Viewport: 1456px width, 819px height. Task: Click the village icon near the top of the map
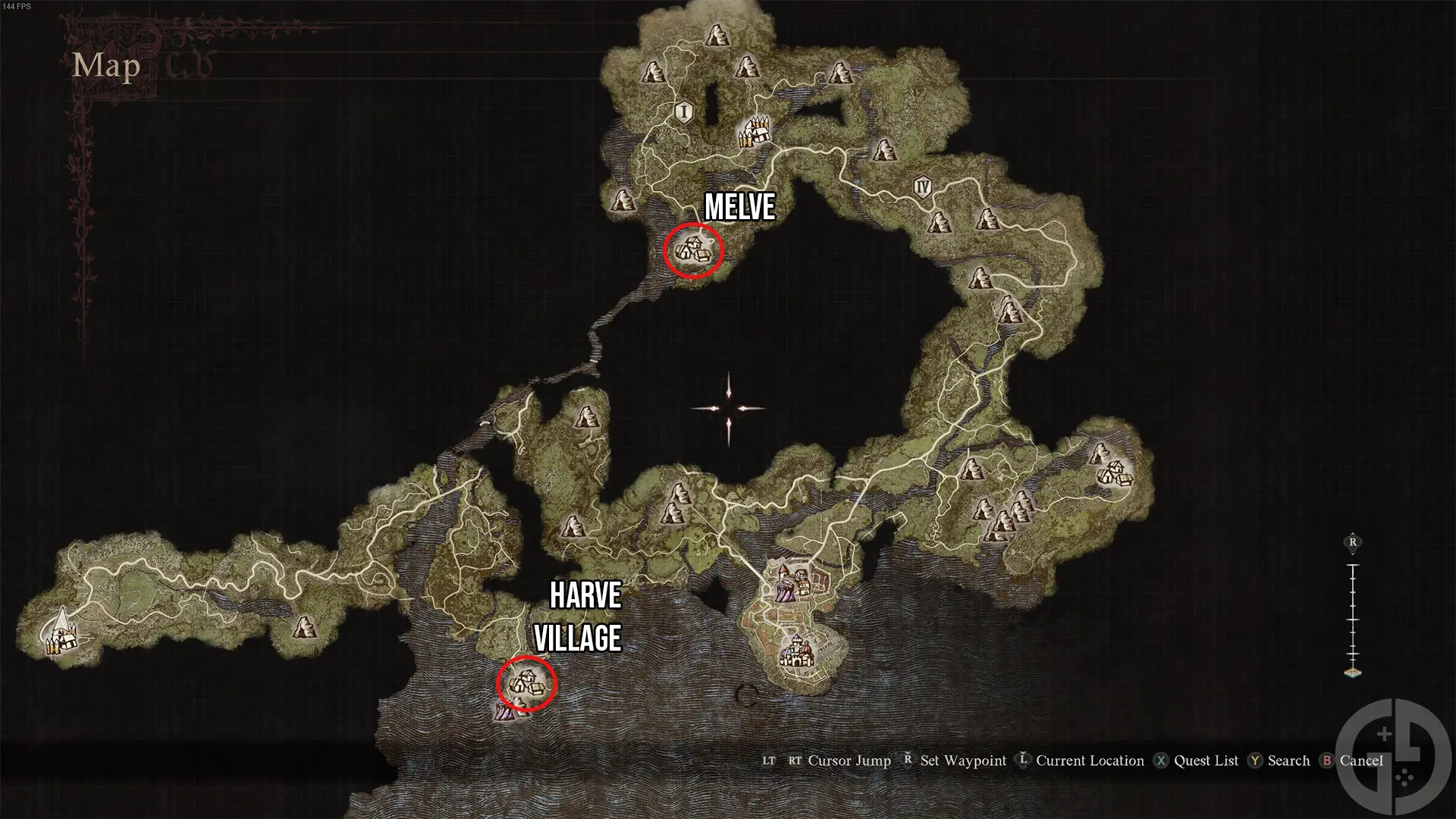click(755, 133)
